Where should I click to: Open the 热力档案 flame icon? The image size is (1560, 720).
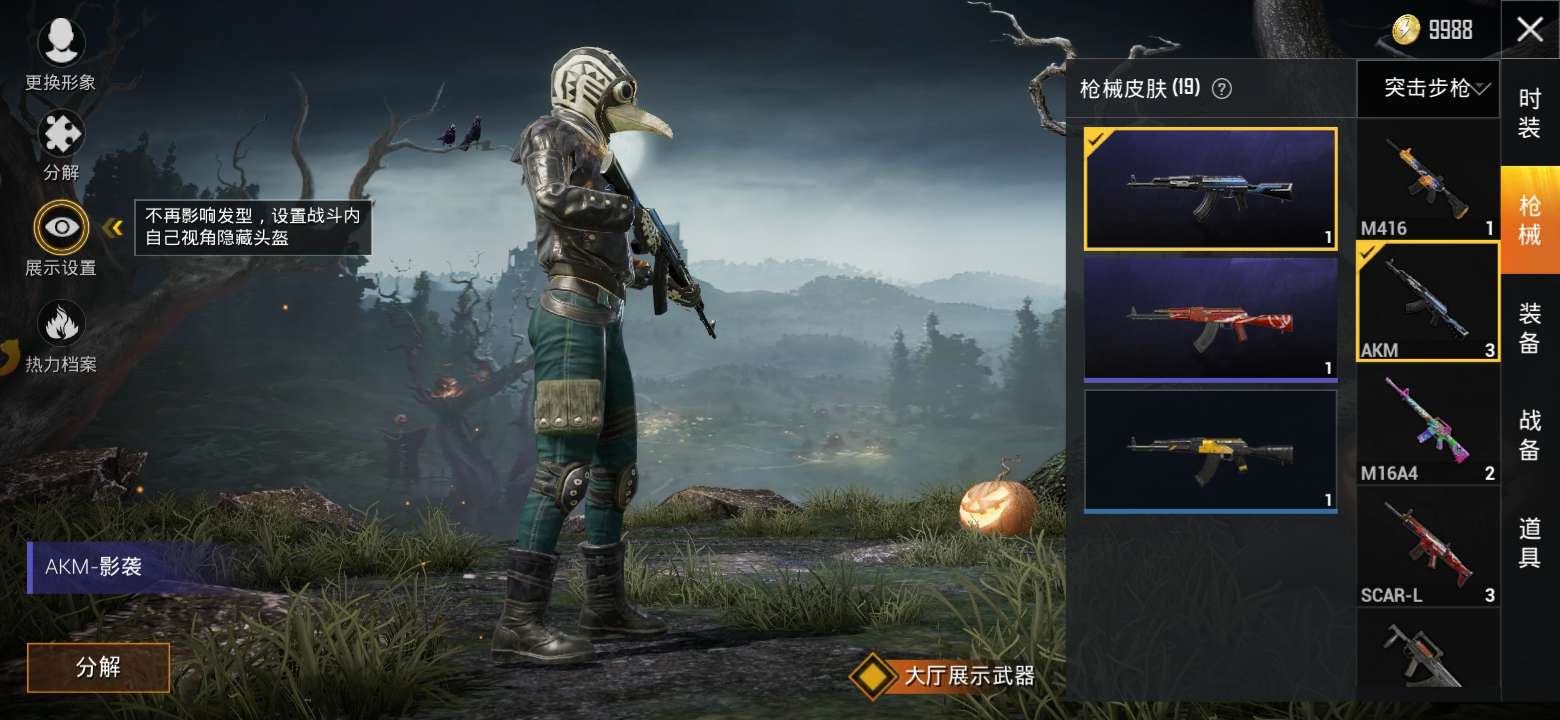point(62,322)
